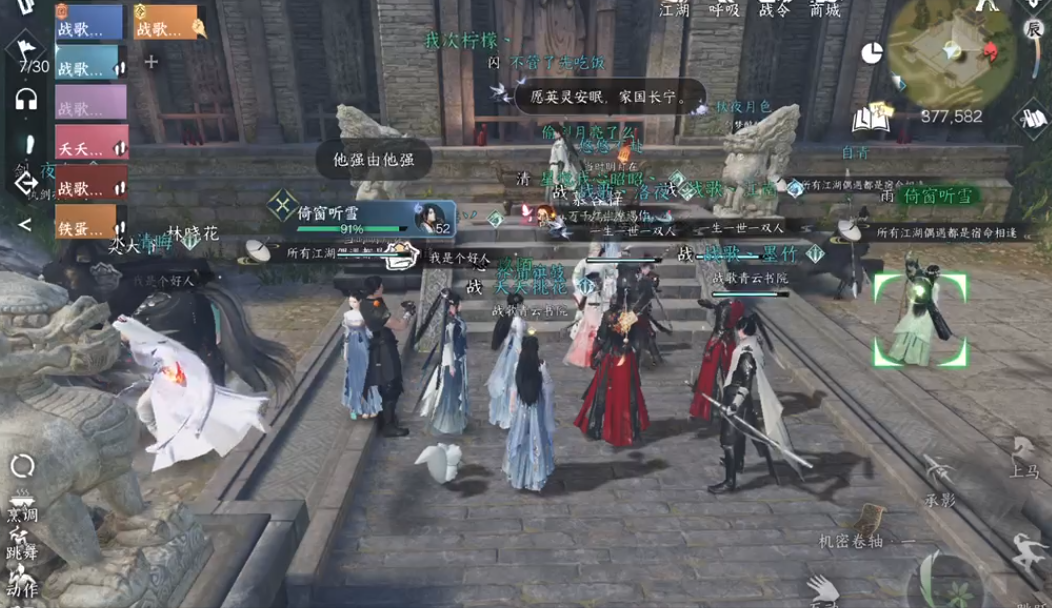
Task: Add a team member with plus button
Action: pos(151,62)
